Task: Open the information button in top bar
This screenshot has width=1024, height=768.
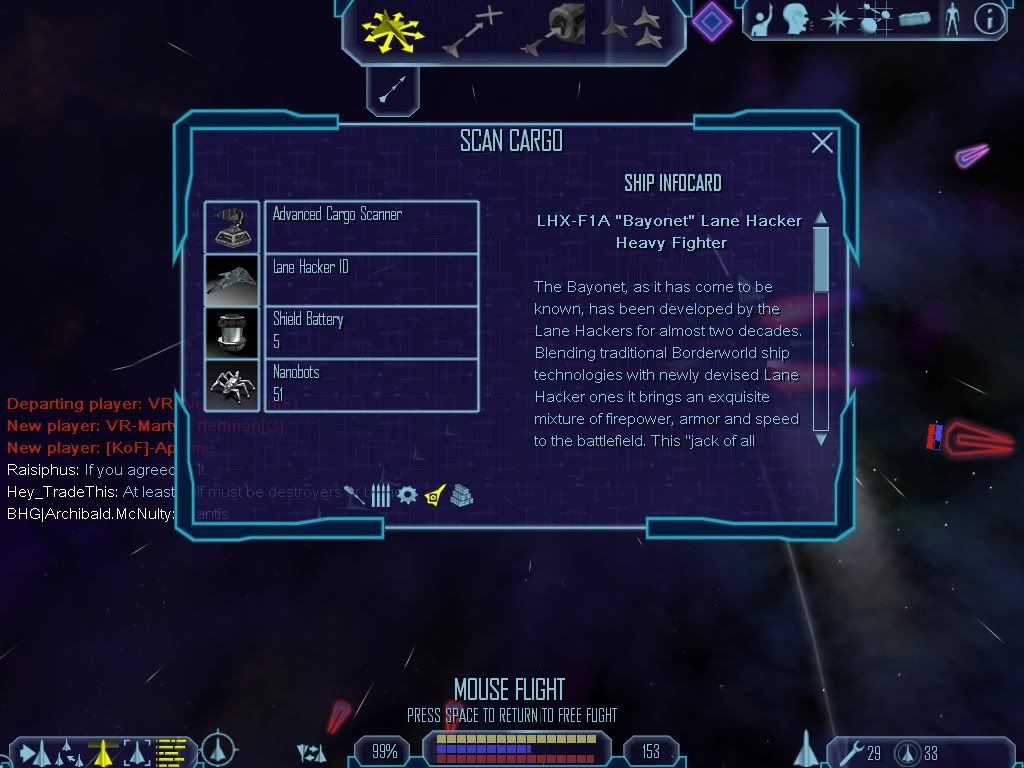Action: (x=990, y=19)
